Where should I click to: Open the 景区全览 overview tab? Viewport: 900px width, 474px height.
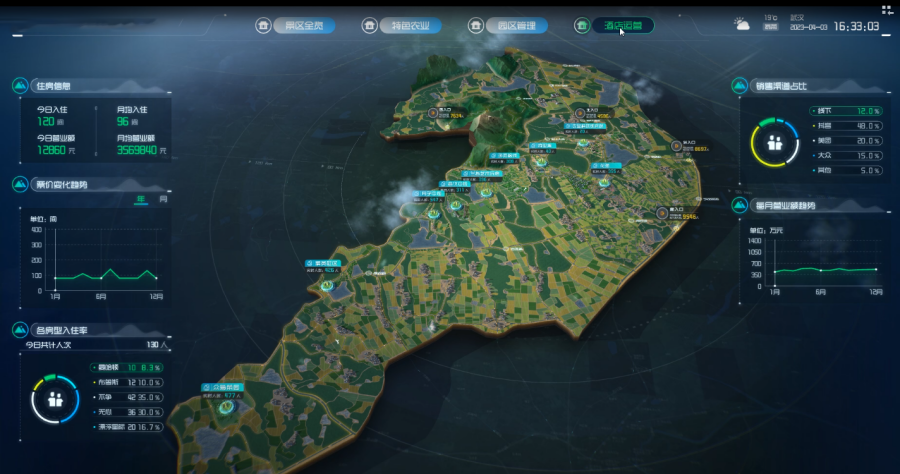click(x=304, y=26)
